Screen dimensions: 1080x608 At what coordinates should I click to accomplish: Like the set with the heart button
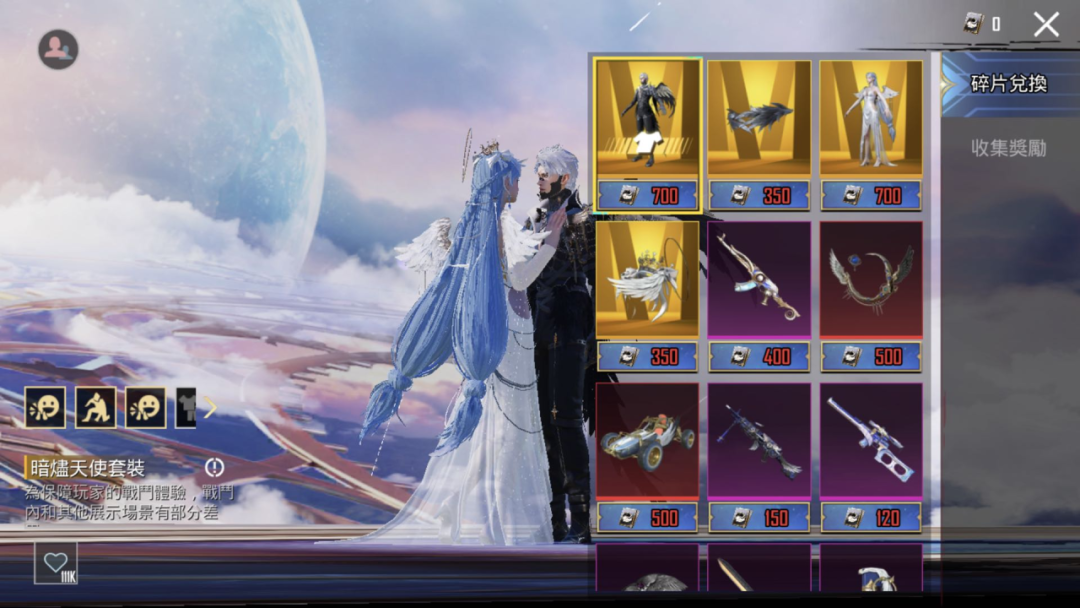point(56,563)
